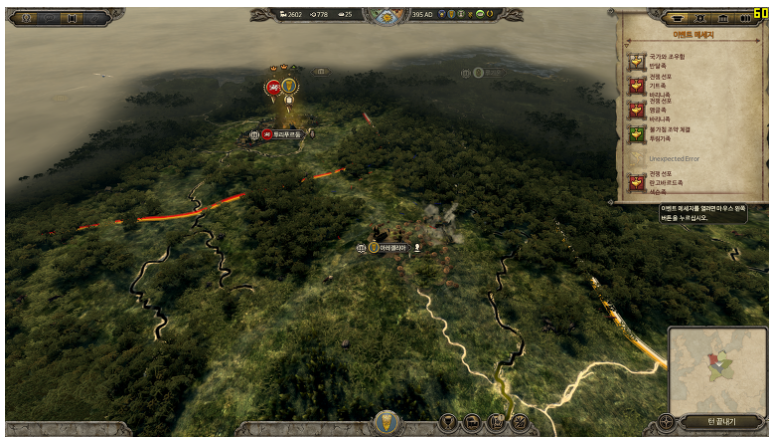This screenshot has width=774, height=439.
Task: Click the golden emblem button on the bottom bar
Action: pos(386,422)
